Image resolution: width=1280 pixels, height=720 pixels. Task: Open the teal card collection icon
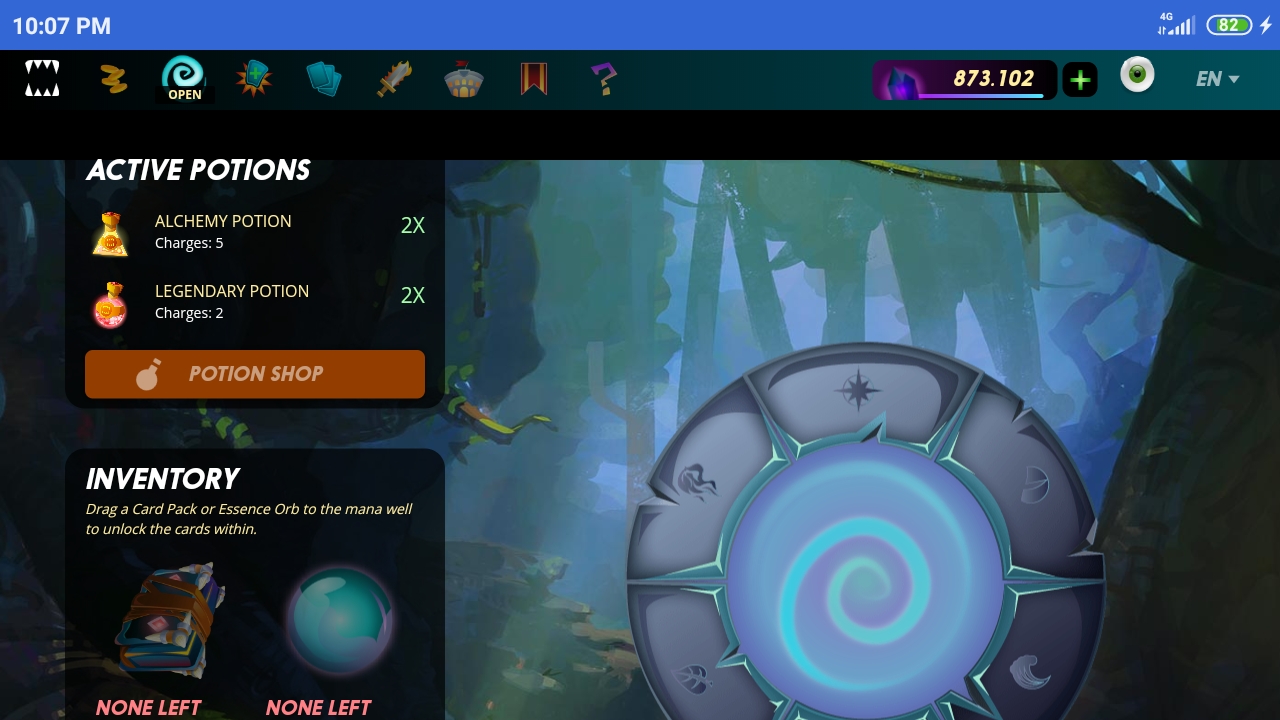click(x=324, y=79)
